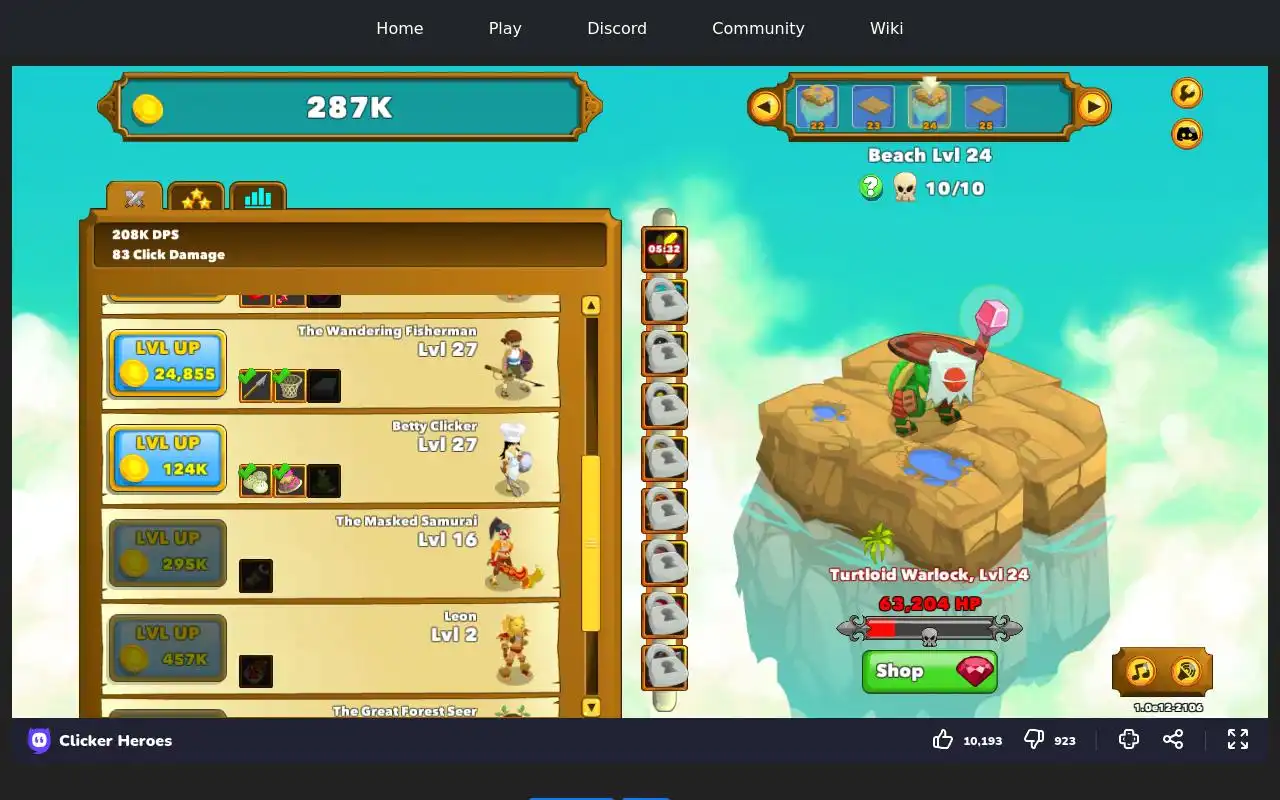Select zone 25 tile
This screenshot has height=800, width=1280.
[x=985, y=107]
